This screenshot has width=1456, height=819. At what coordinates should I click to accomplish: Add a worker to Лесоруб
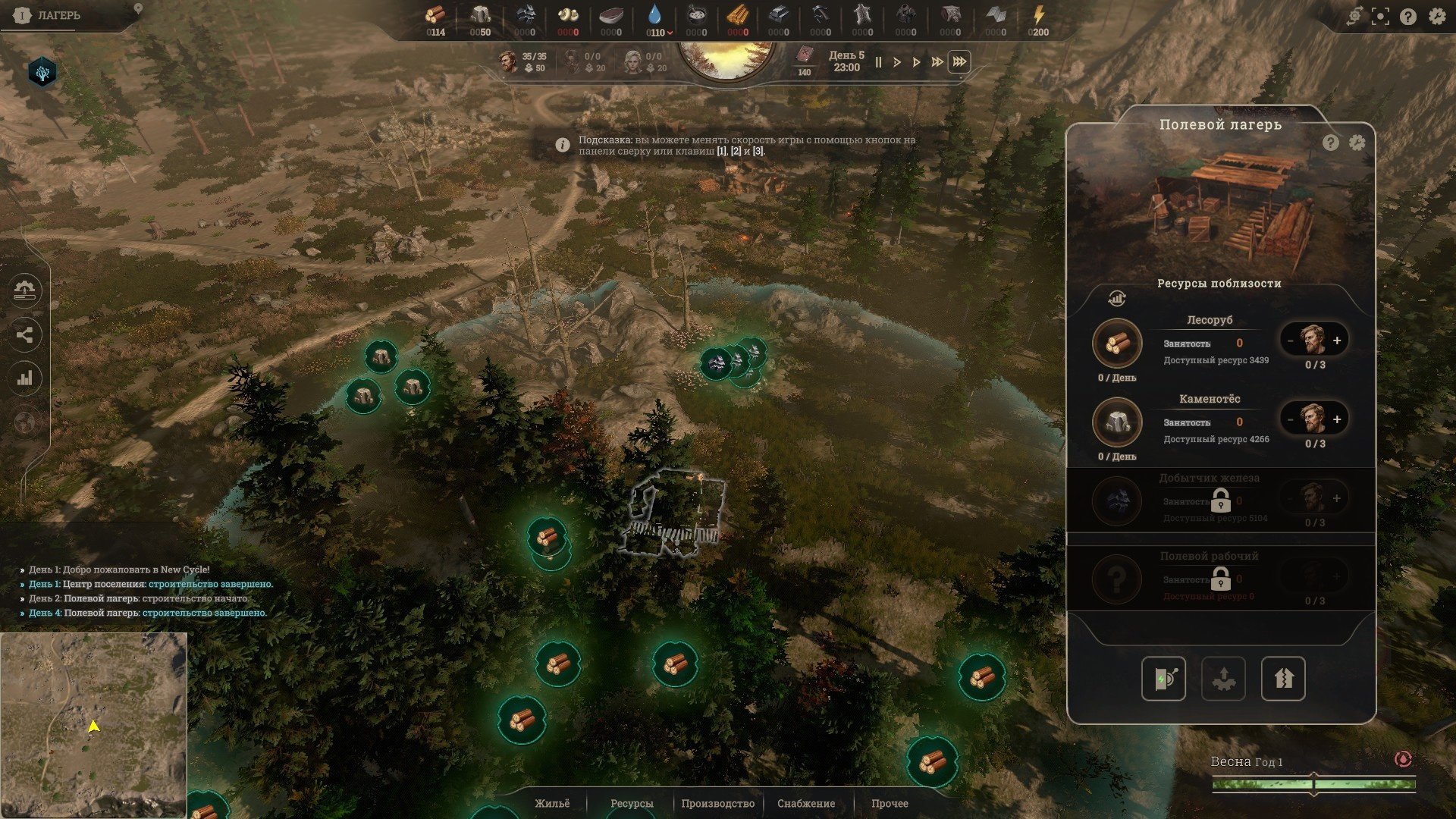(1337, 340)
